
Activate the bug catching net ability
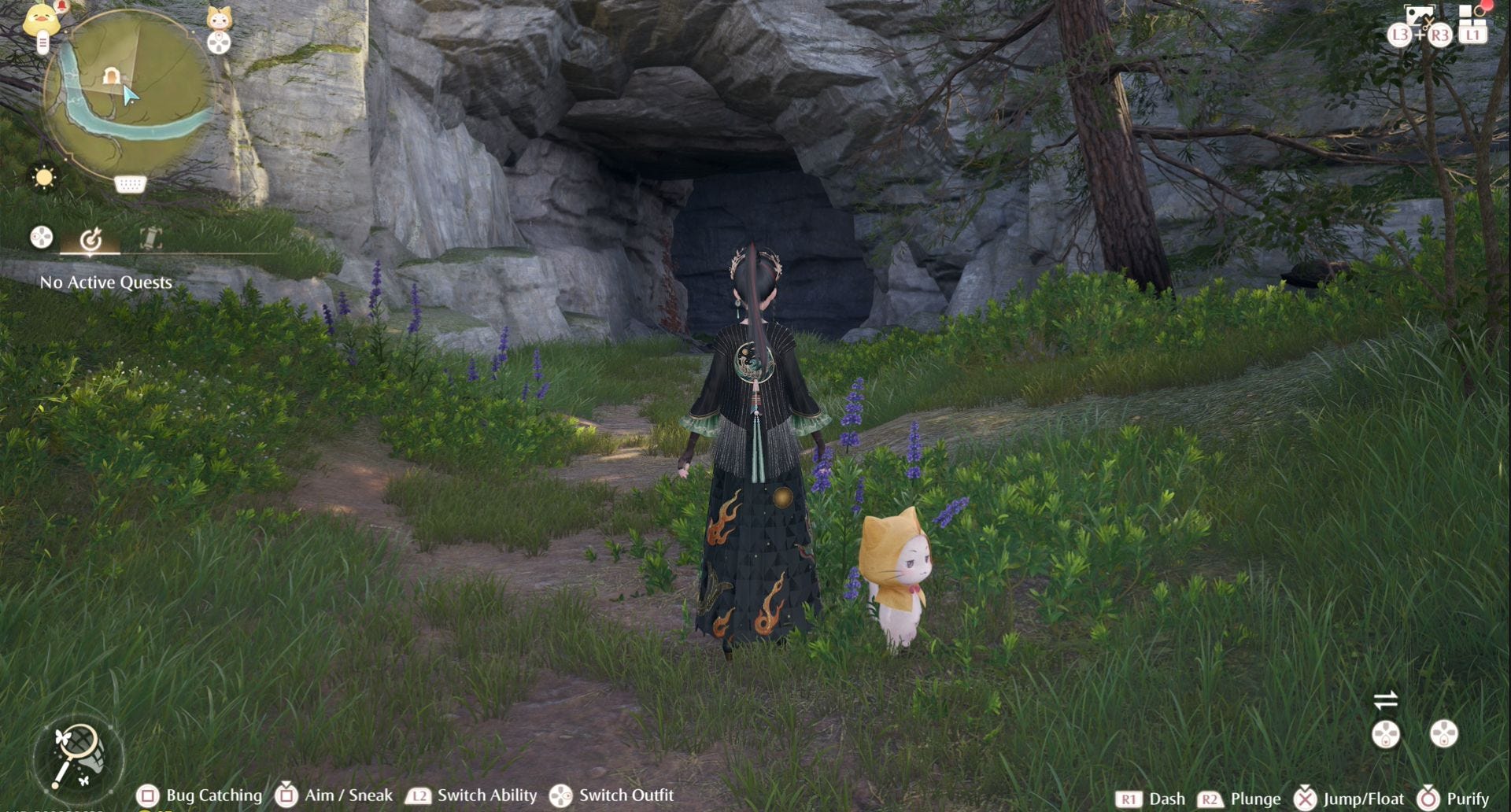pyautogui.click(x=77, y=756)
